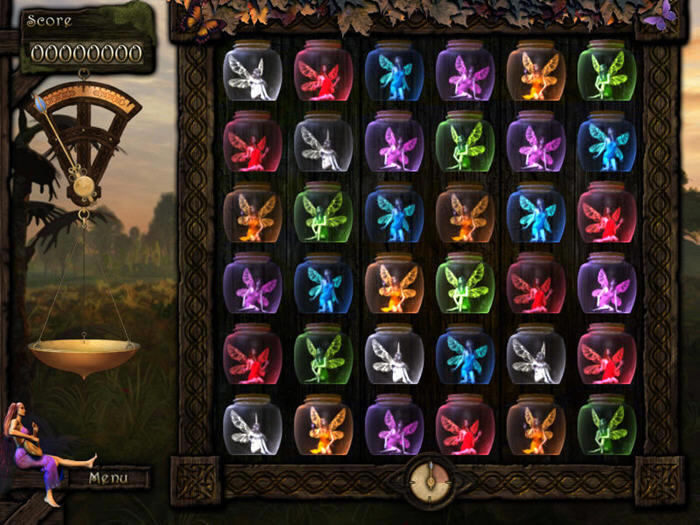Choose the white fairy jar in the bottom row
The image size is (700, 525).
(x=252, y=426)
